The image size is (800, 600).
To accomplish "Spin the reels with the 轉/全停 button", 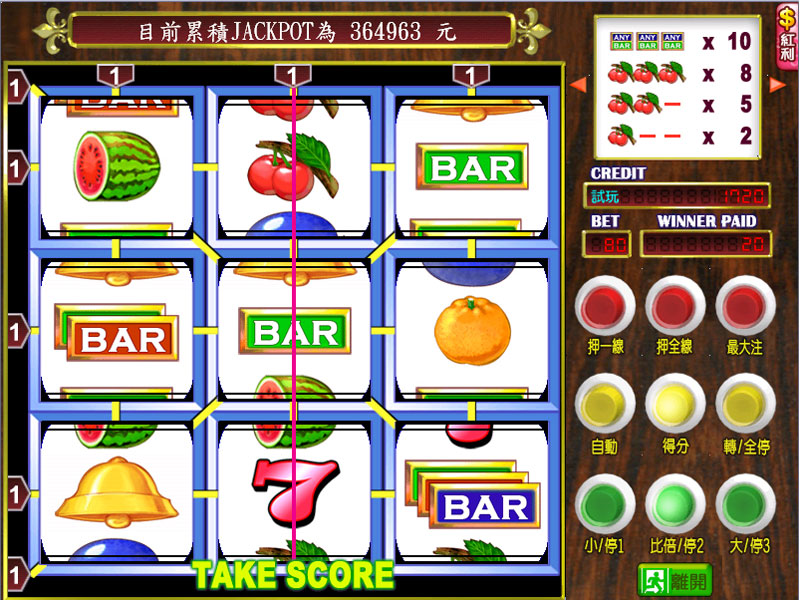I will tap(745, 406).
